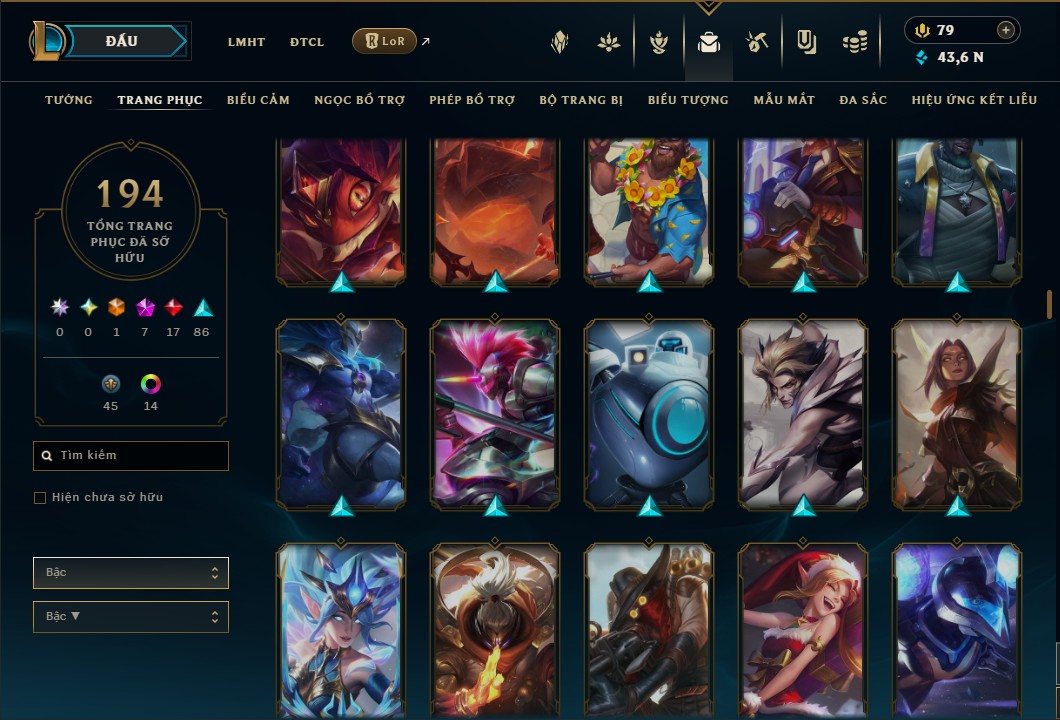
Task: Click the plus button to buy currency
Action: click(1006, 30)
